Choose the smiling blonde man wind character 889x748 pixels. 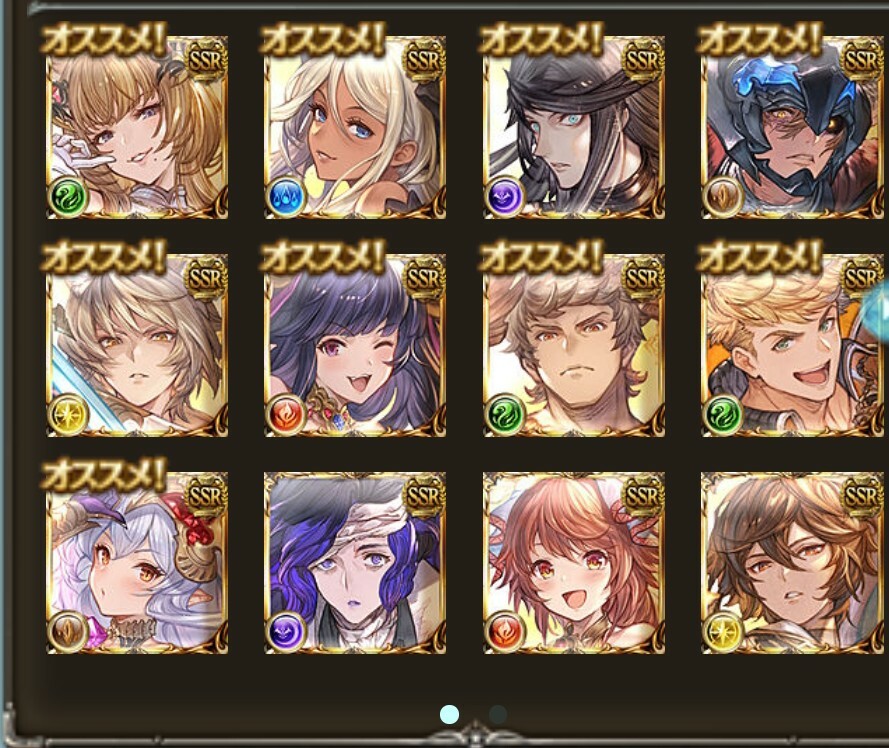[792, 346]
